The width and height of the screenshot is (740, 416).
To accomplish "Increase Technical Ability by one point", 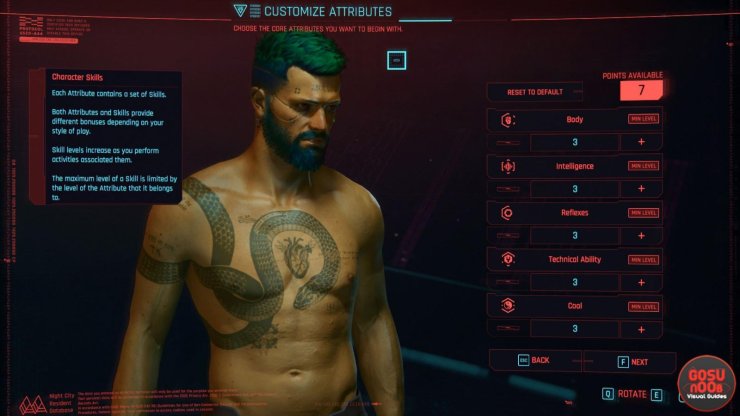I will tap(639, 282).
